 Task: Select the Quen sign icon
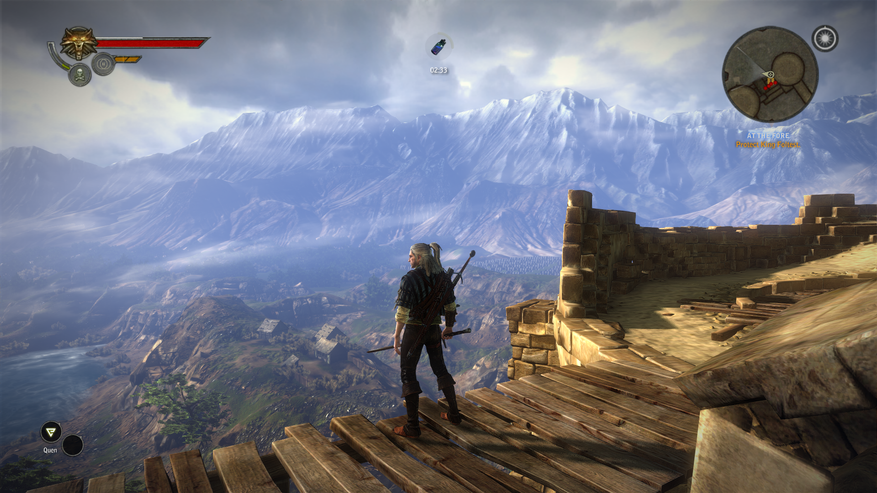click(x=50, y=432)
